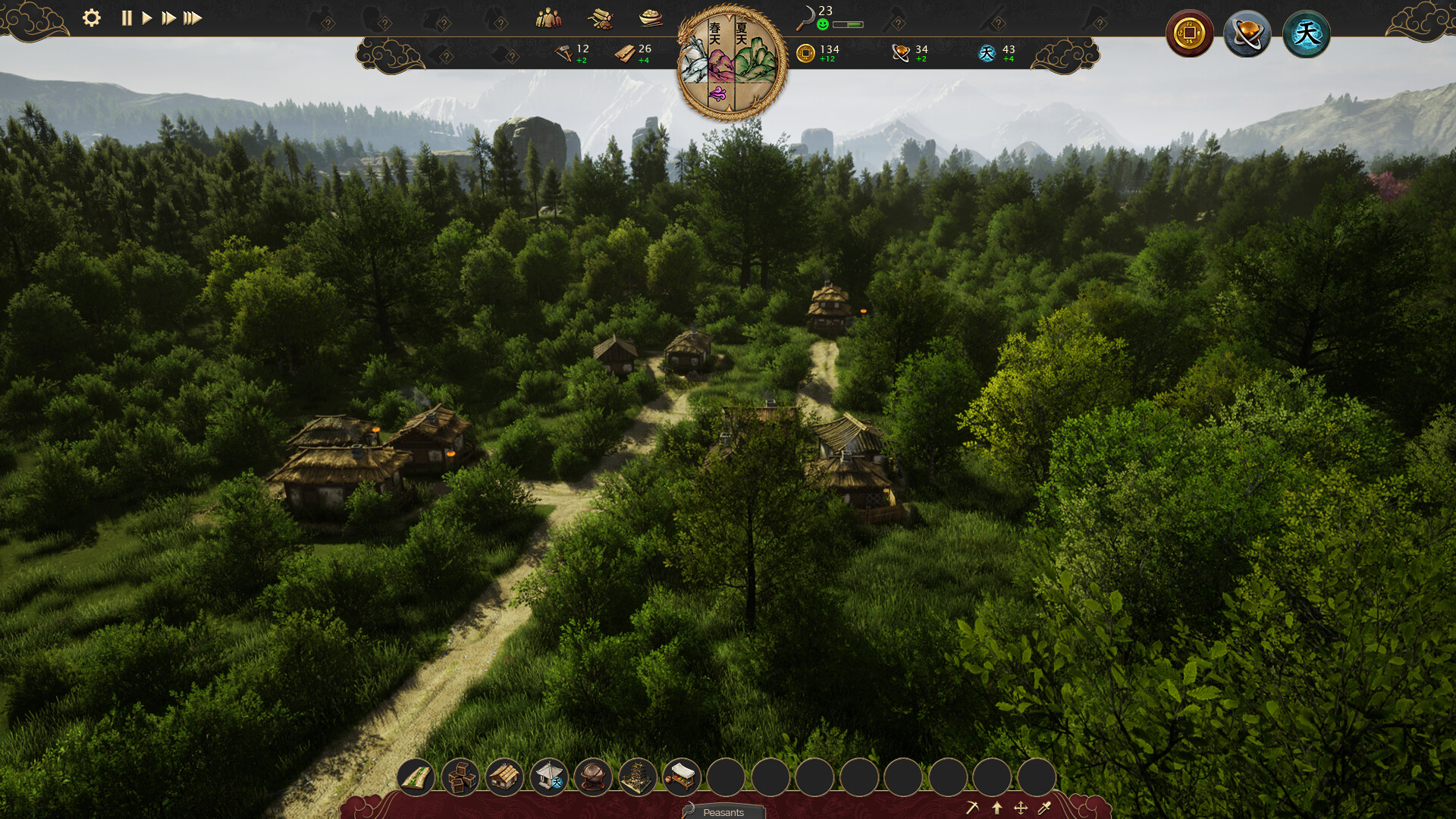Open the orange coin circle in top right

[x=1191, y=33]
